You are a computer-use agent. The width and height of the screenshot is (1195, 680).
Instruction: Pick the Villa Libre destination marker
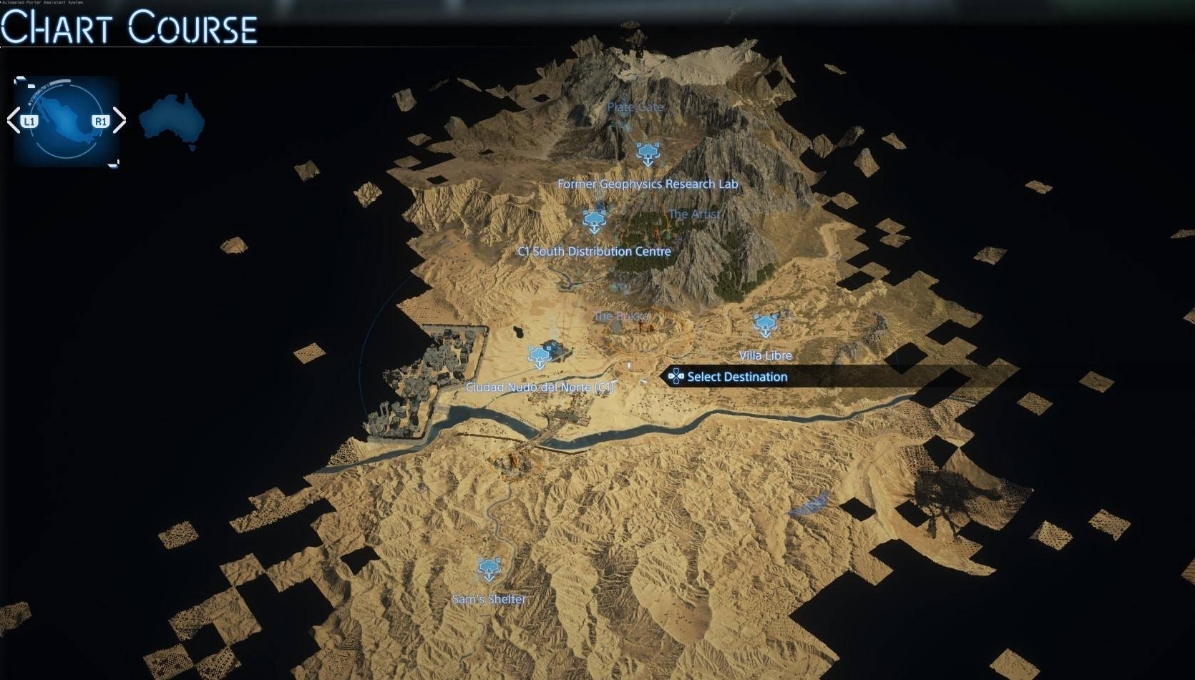pos(765,325)
